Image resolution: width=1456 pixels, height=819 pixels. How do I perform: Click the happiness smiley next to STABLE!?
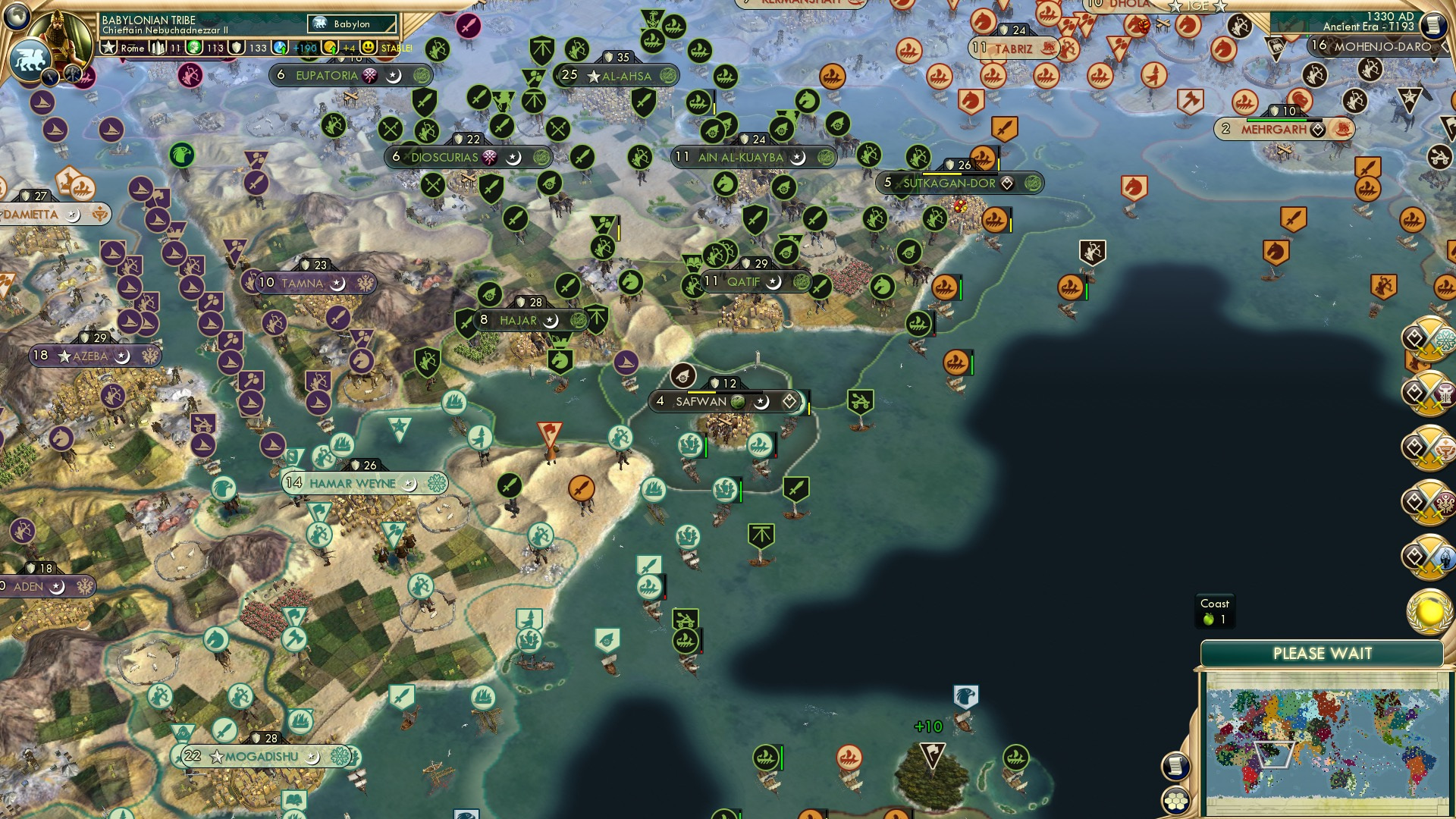(x=367, y=47)
